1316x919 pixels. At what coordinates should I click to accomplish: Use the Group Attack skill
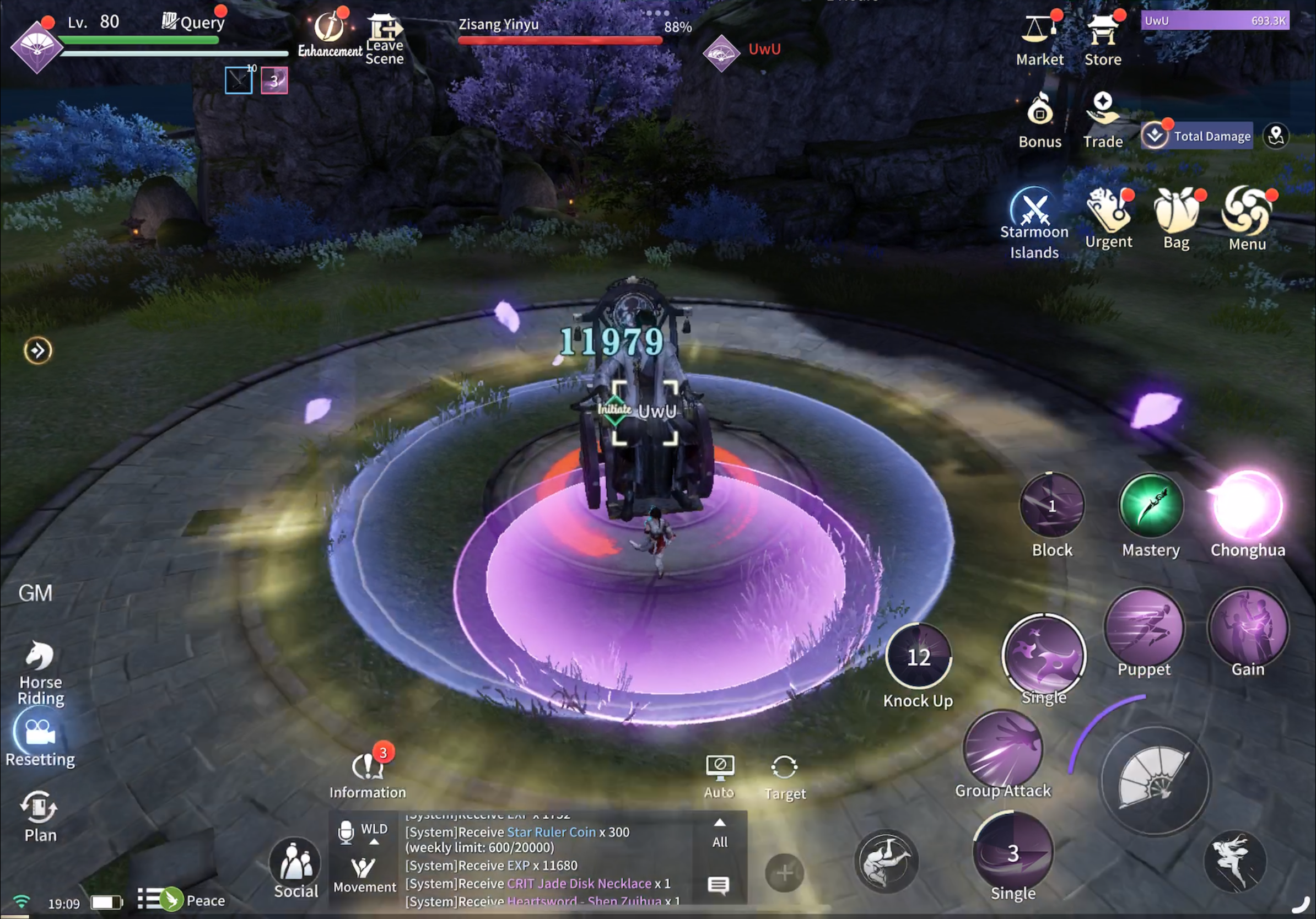[1002, 748]
